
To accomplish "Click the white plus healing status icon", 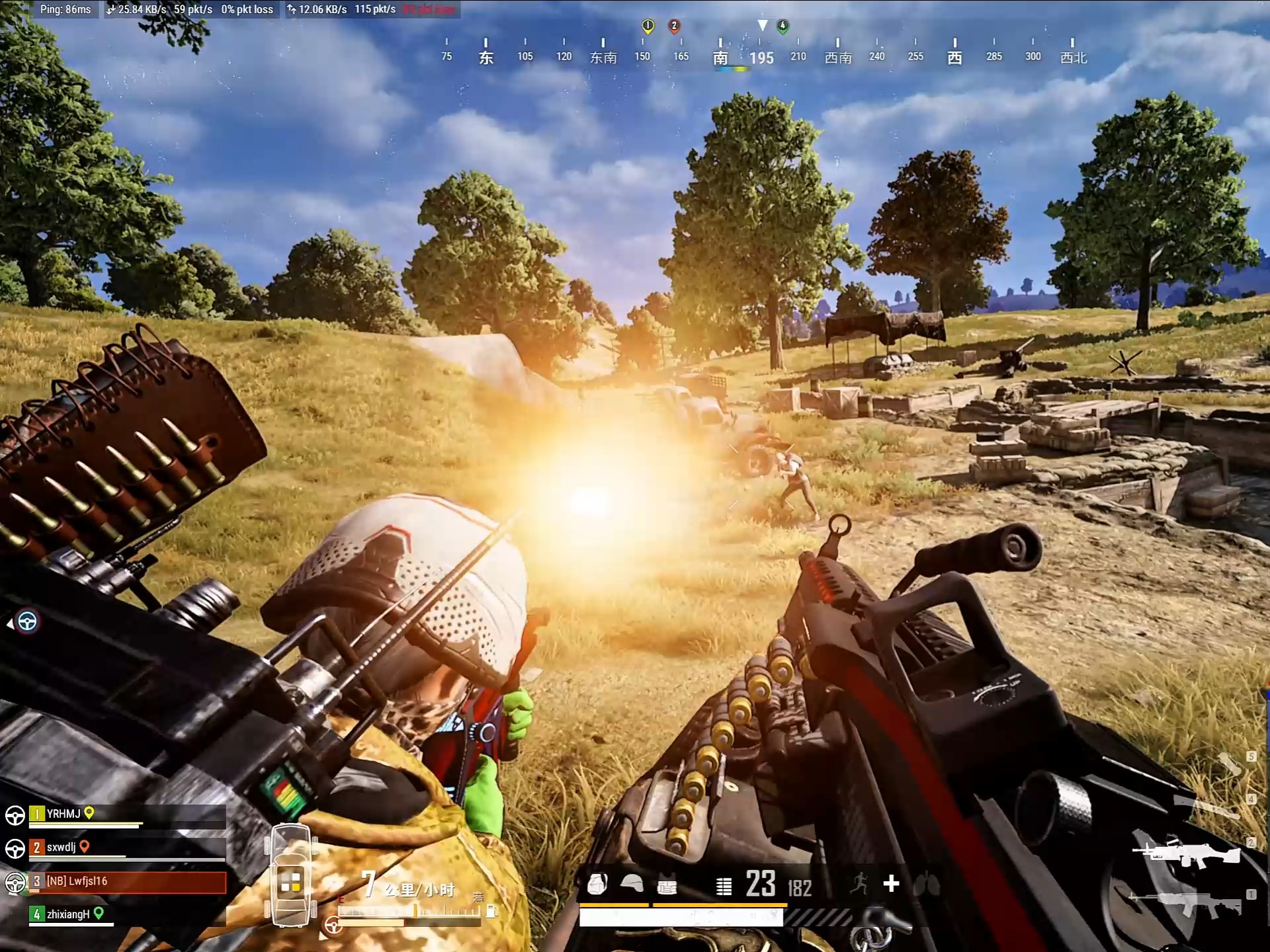I will (x=891, y=883).
